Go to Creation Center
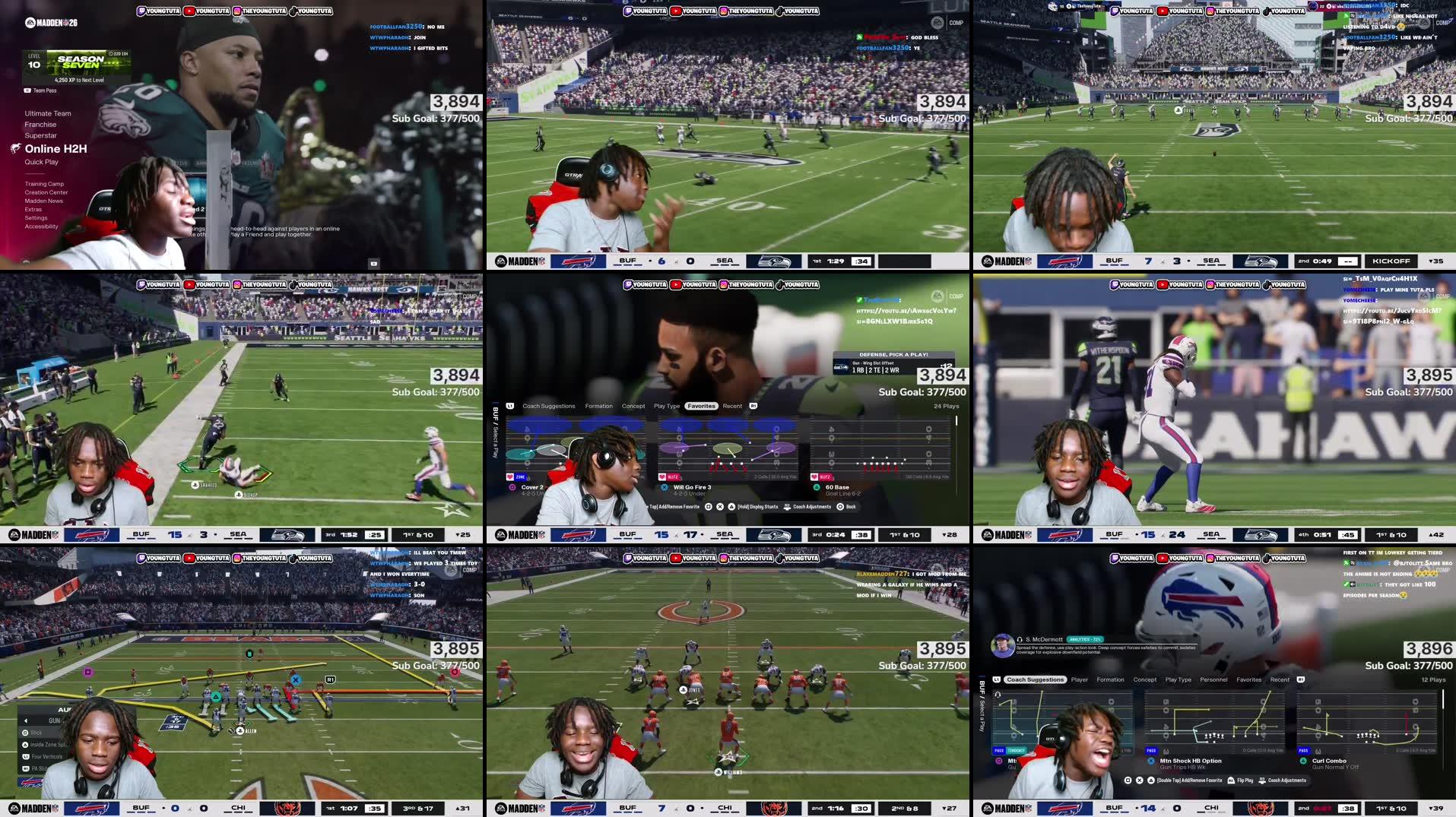The image size is (1456, 817). coord(46,192)
